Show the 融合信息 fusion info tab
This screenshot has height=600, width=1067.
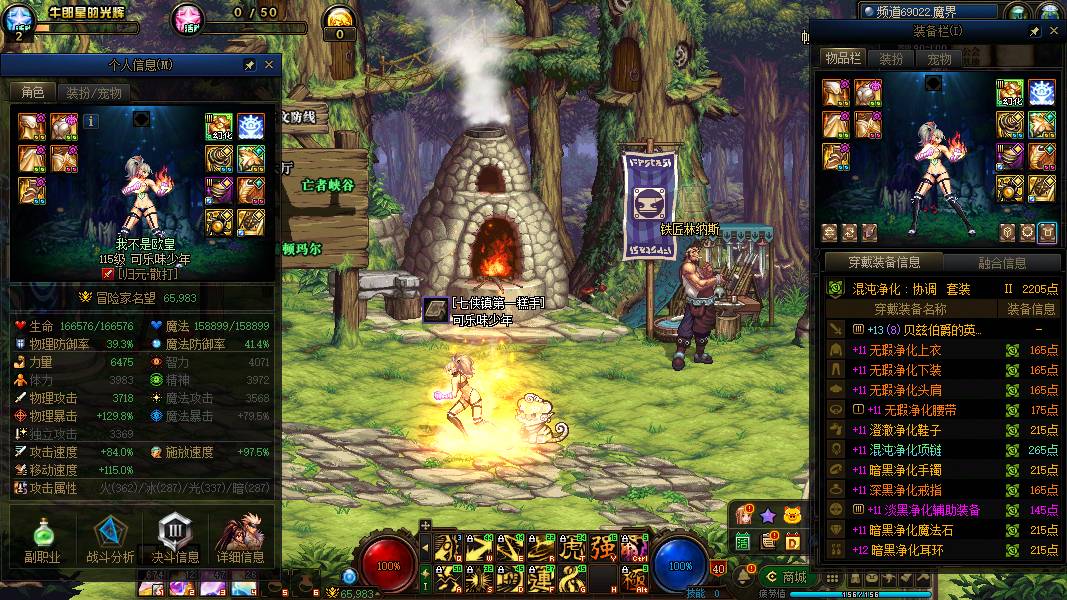[1001, 263]
